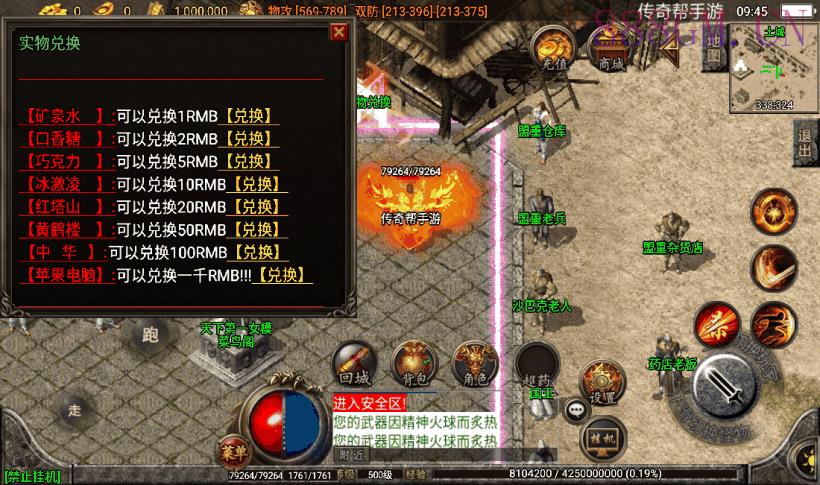Redeem the 冰激凌 10RMB reward
The height and width of the screenshot is (485, 820).
(259, 184)
